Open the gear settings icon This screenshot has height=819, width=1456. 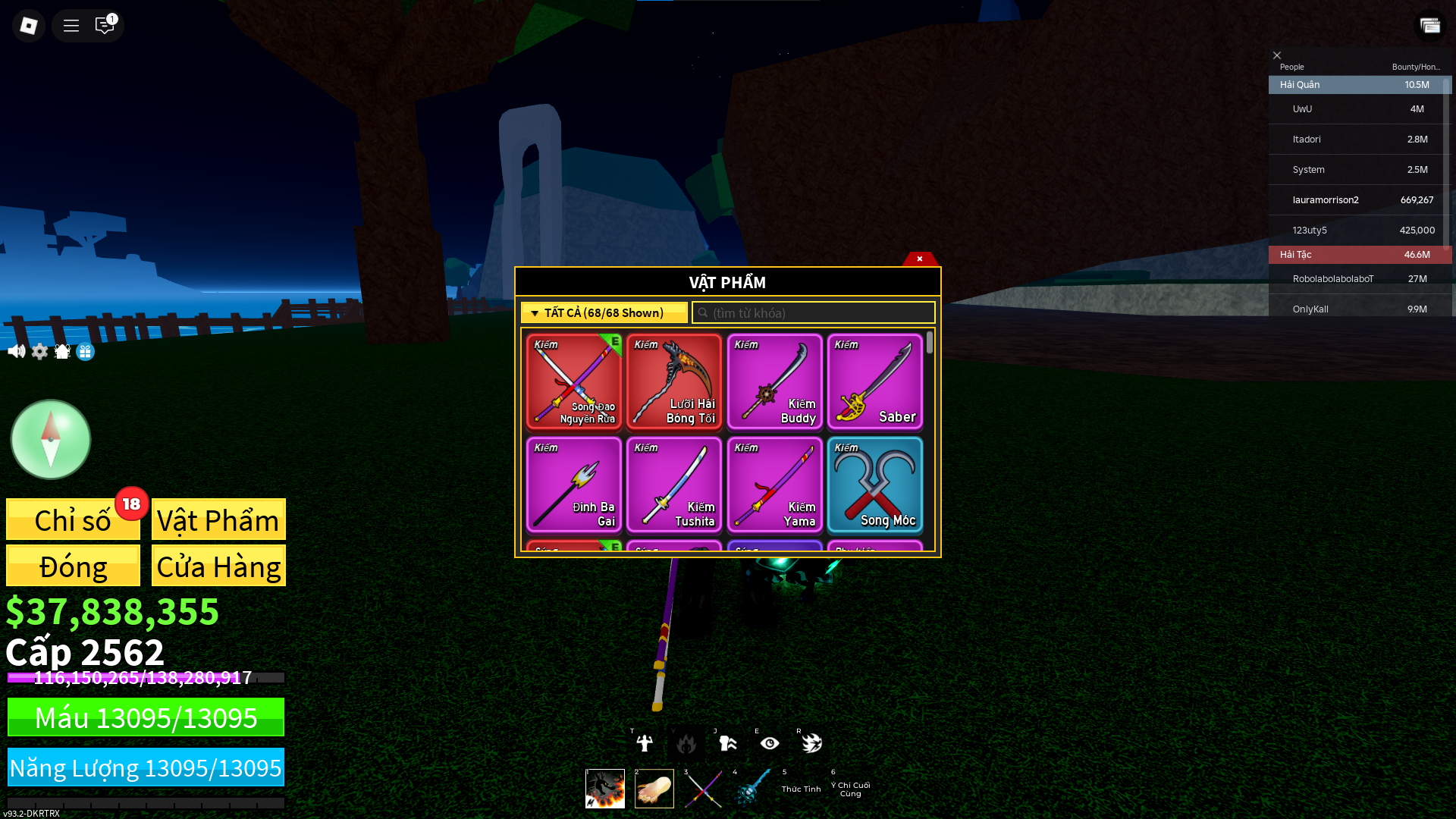[39, 351]
